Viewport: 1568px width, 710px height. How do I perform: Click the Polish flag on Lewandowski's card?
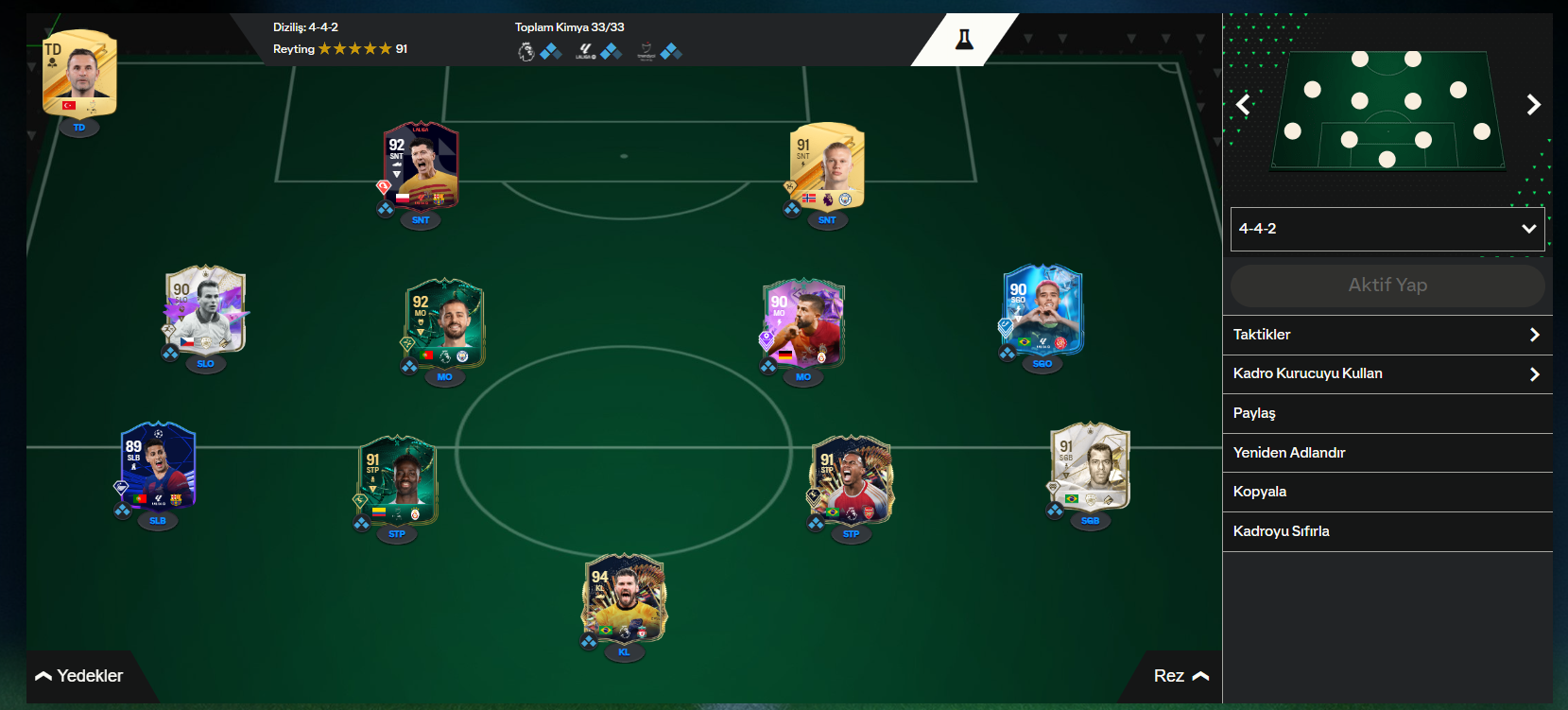tap(403, 199)
